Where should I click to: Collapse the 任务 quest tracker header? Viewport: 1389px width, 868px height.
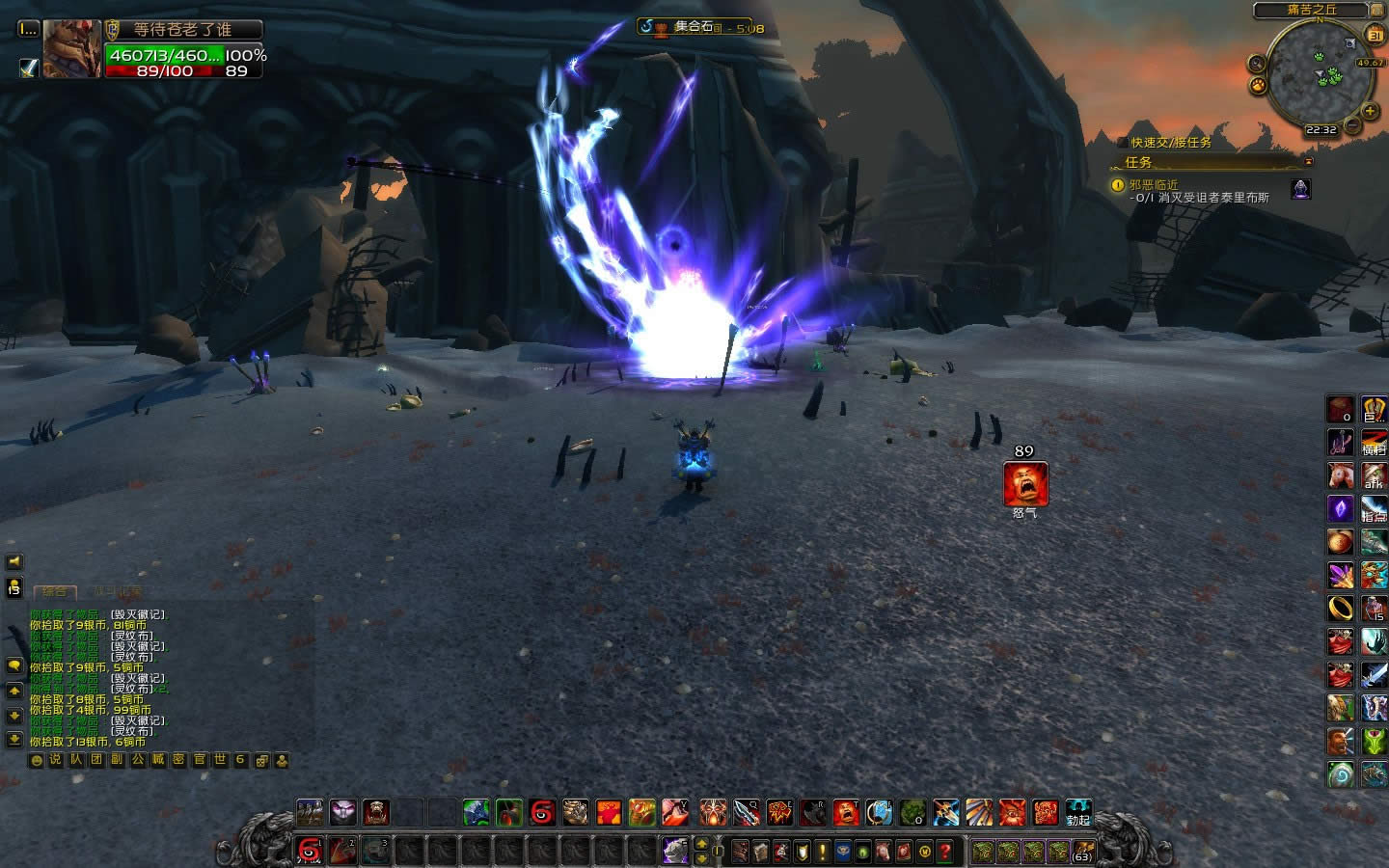pyautogui.click(x=1309, y=162)
